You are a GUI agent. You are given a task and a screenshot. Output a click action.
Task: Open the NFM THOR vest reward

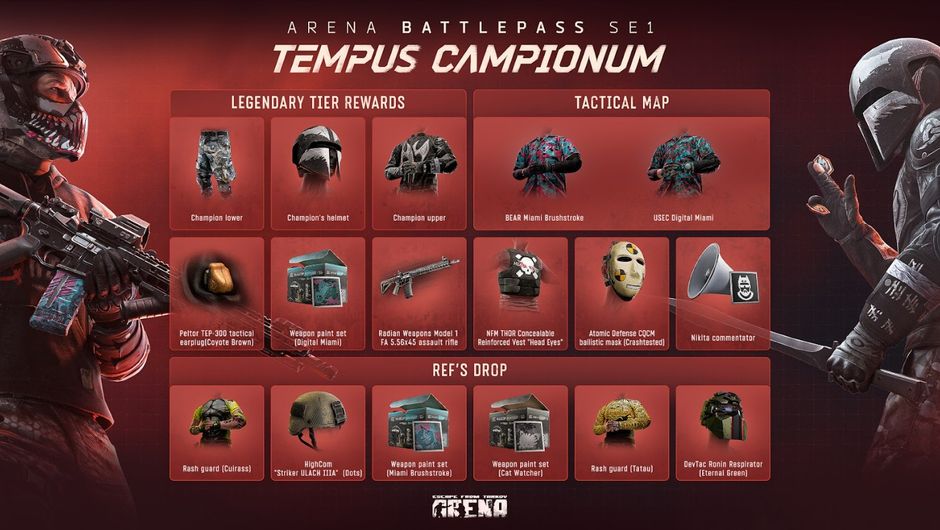(x=520, y=292)
